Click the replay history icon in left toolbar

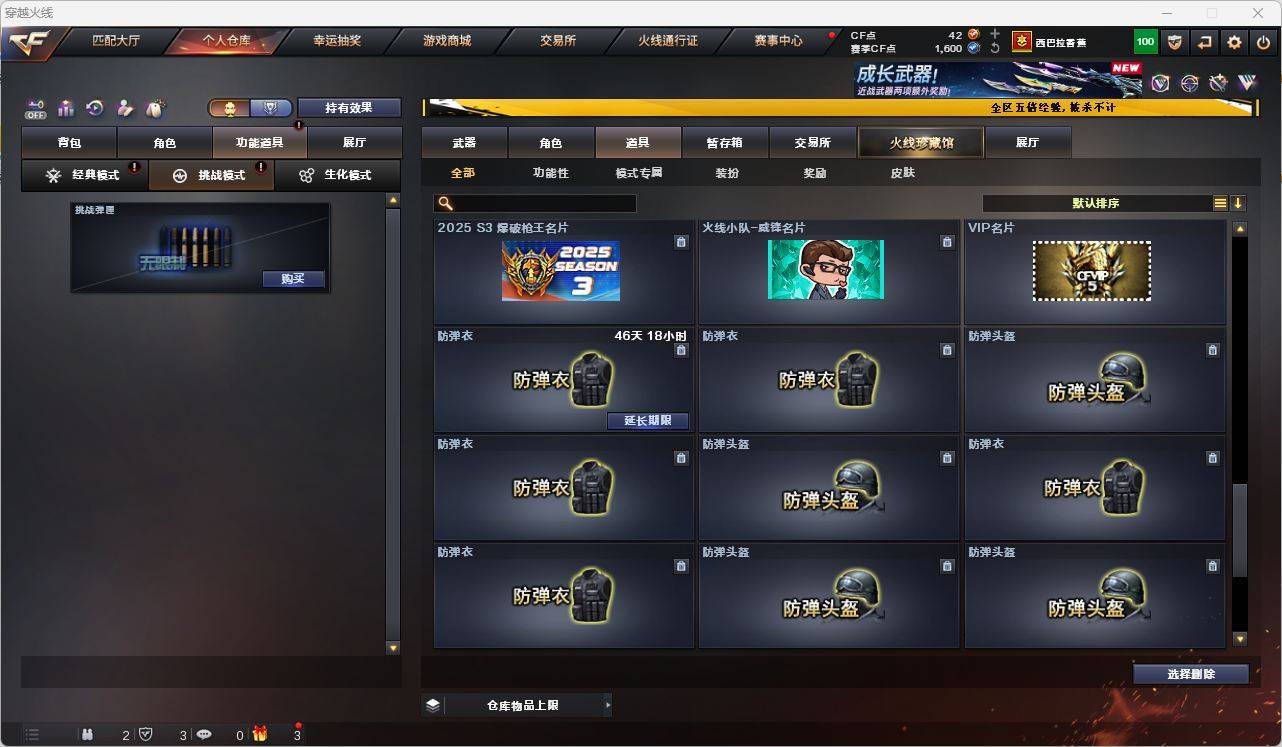pyautogui.click(x=94, y=107)
